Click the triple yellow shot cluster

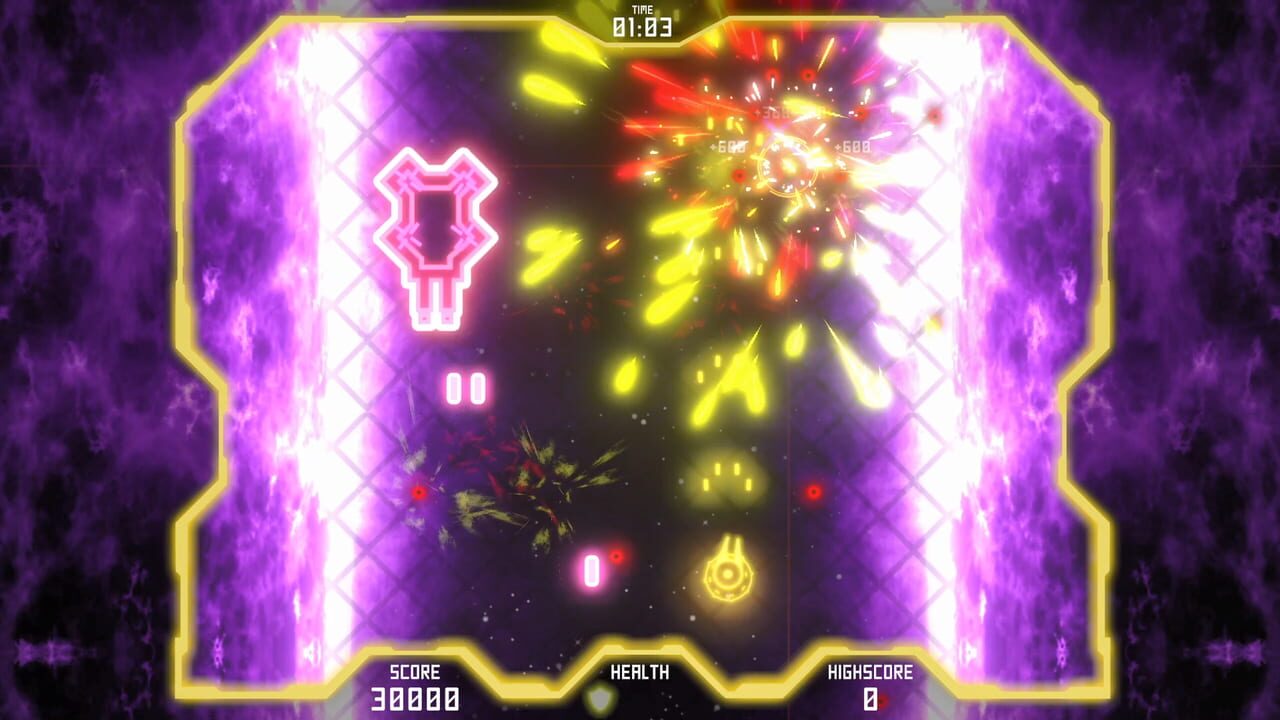click(x=724, y=475)
